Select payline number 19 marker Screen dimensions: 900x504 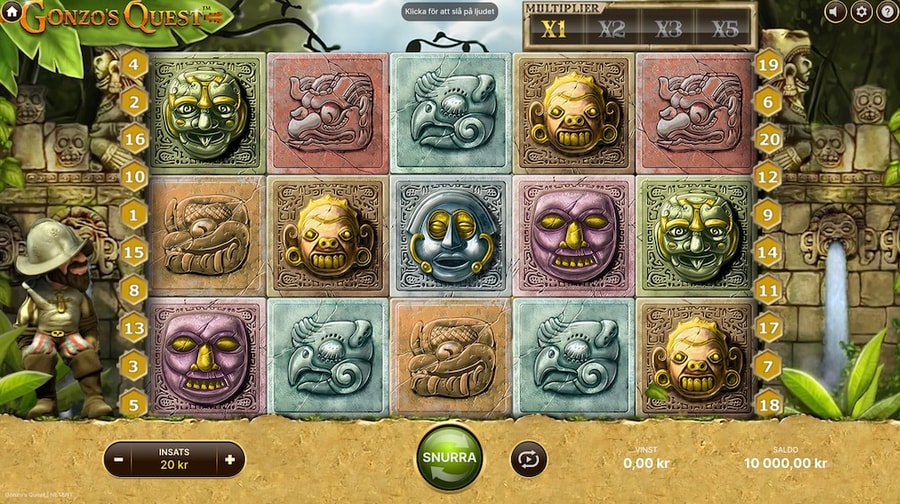point(768,66)
